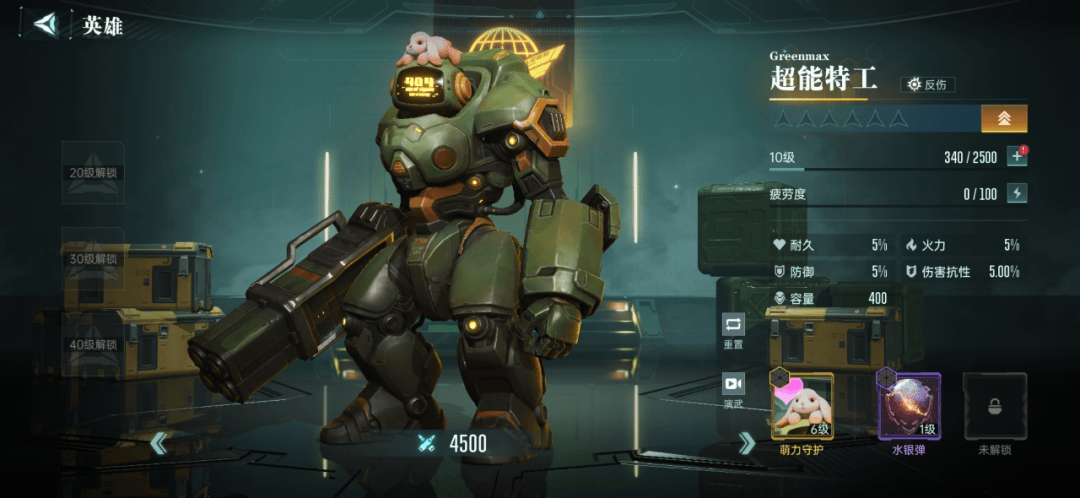Restore fatigue with the lightning button
The width and height of the screenshot is (1080, 498).
(x=1017, y=194)
